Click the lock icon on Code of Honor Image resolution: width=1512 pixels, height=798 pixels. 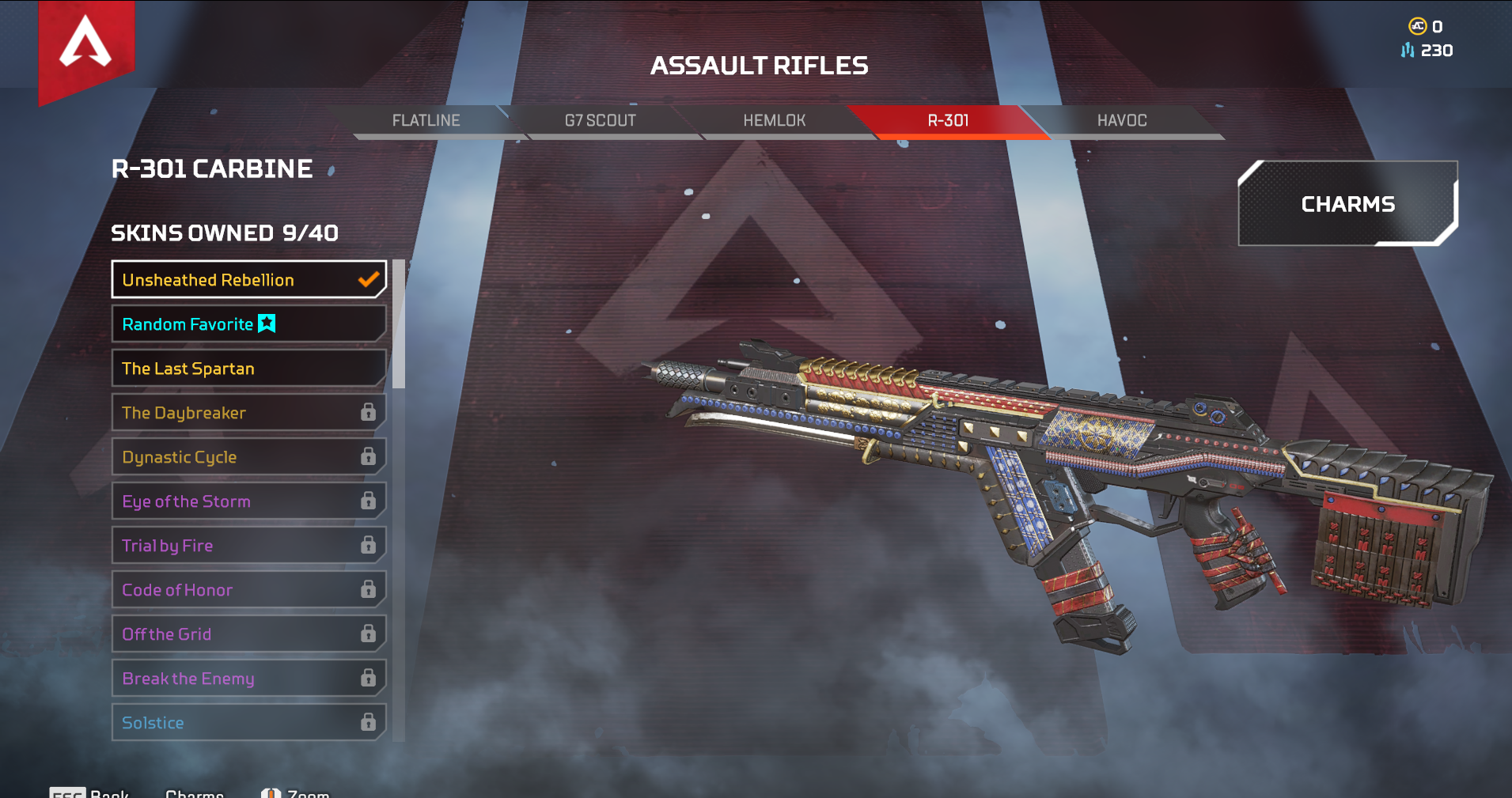click(x=369, y=589)
